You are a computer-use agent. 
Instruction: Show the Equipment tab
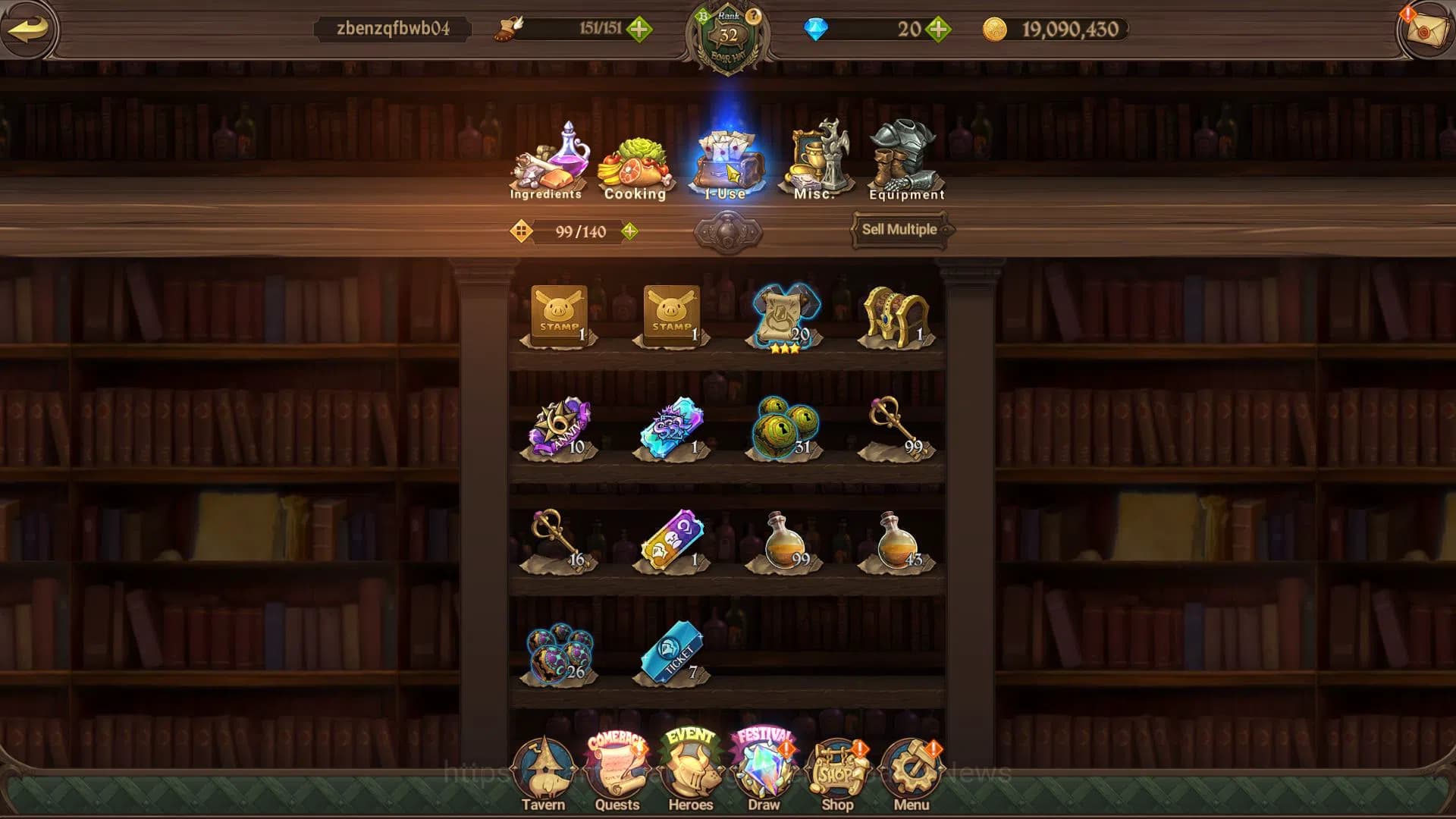[905, 163]
